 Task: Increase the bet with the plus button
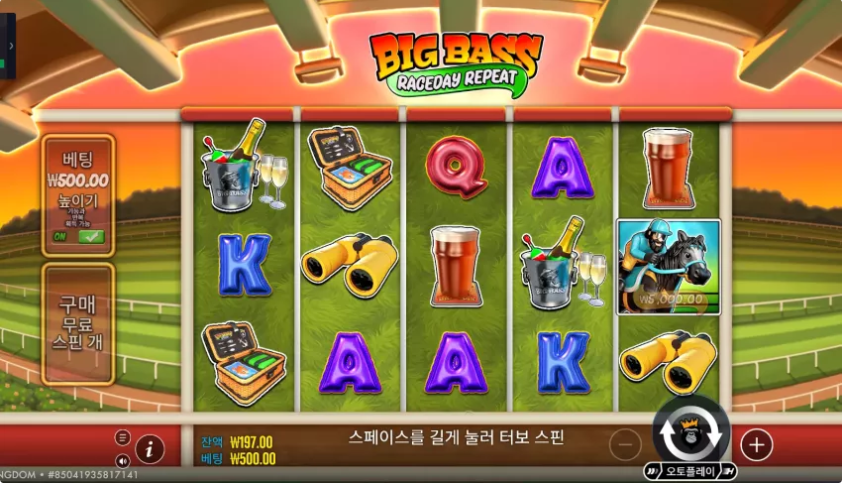point(756,444)
